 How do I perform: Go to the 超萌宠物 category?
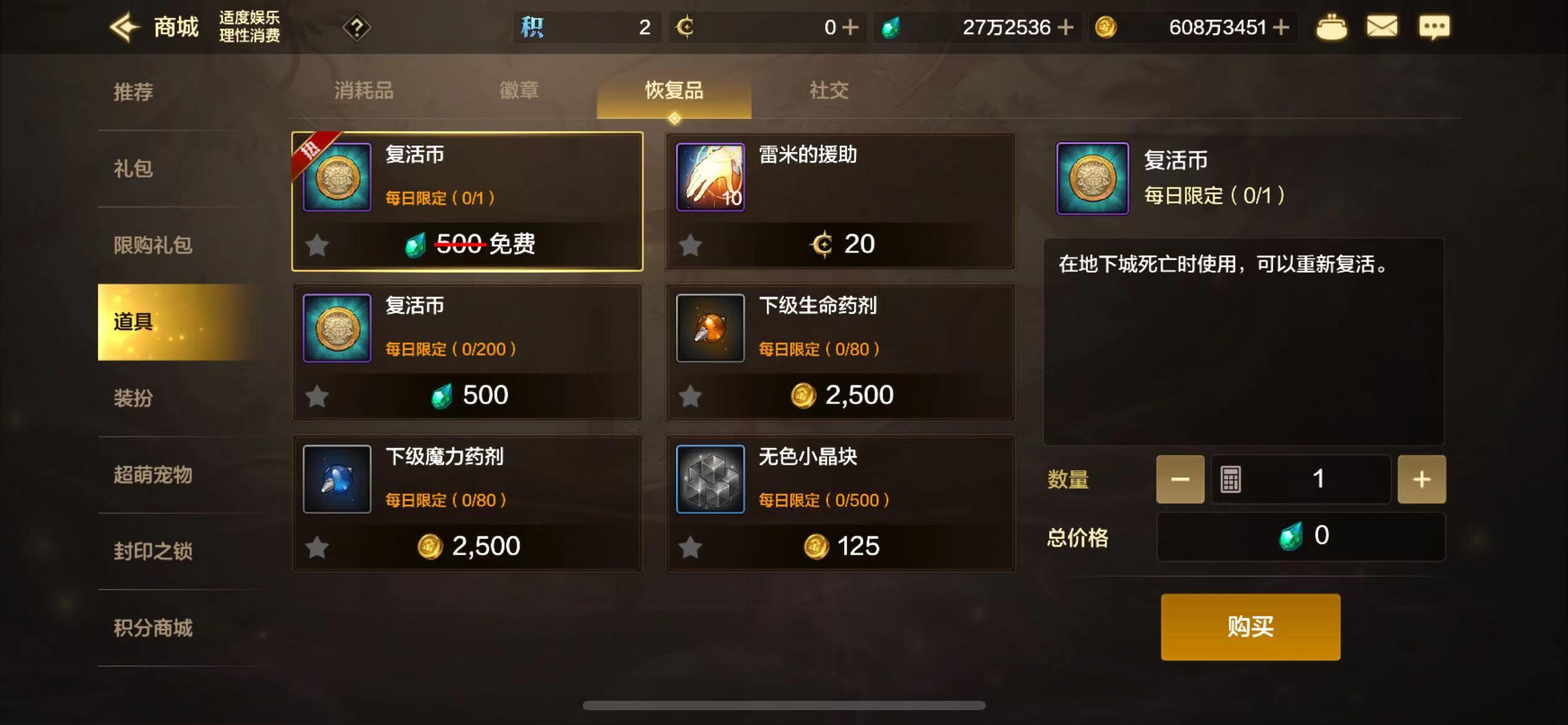click(153, 475)
